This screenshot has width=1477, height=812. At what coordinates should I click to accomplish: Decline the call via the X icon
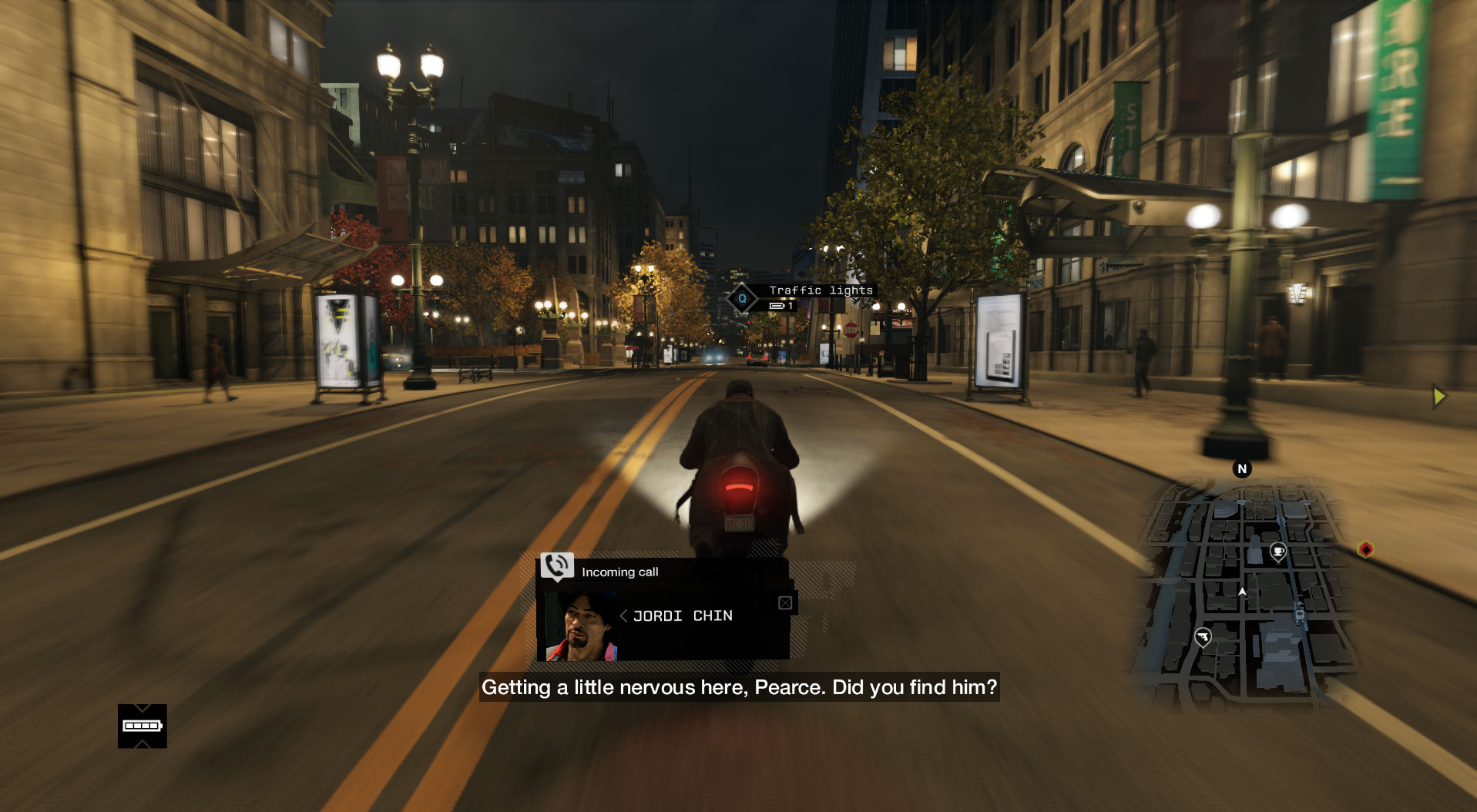click(785, 604)
